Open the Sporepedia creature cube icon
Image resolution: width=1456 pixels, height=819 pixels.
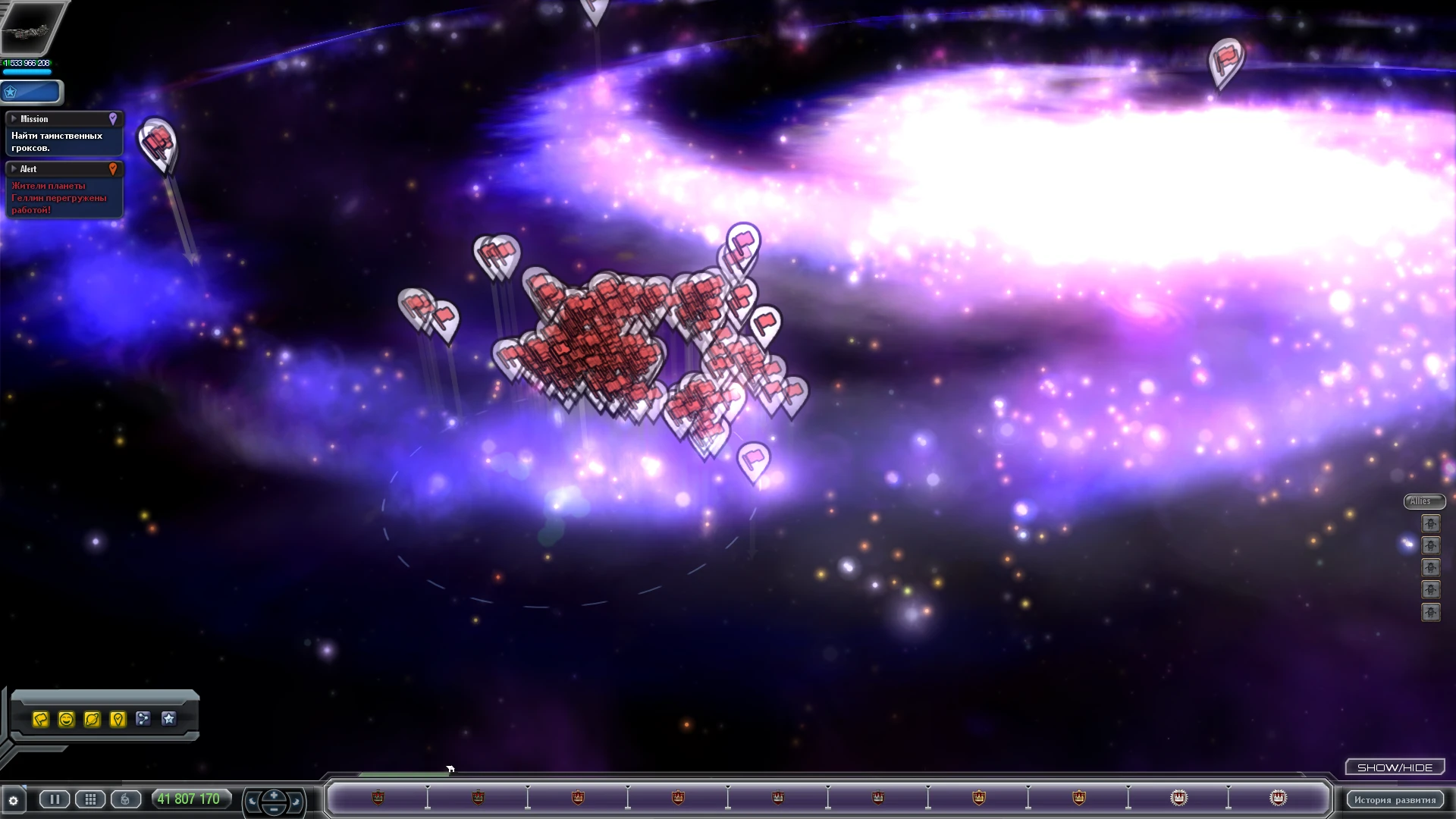tap(124, 799)
